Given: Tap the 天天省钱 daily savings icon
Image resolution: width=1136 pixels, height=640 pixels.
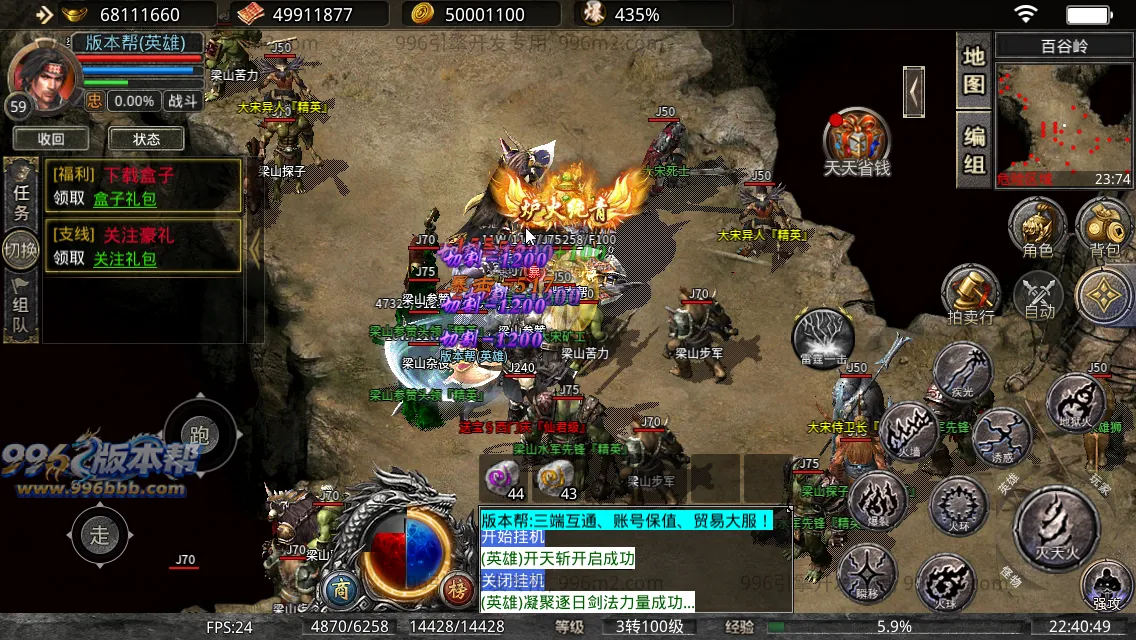Looking at the screenshot, I should tap(857, 141).
